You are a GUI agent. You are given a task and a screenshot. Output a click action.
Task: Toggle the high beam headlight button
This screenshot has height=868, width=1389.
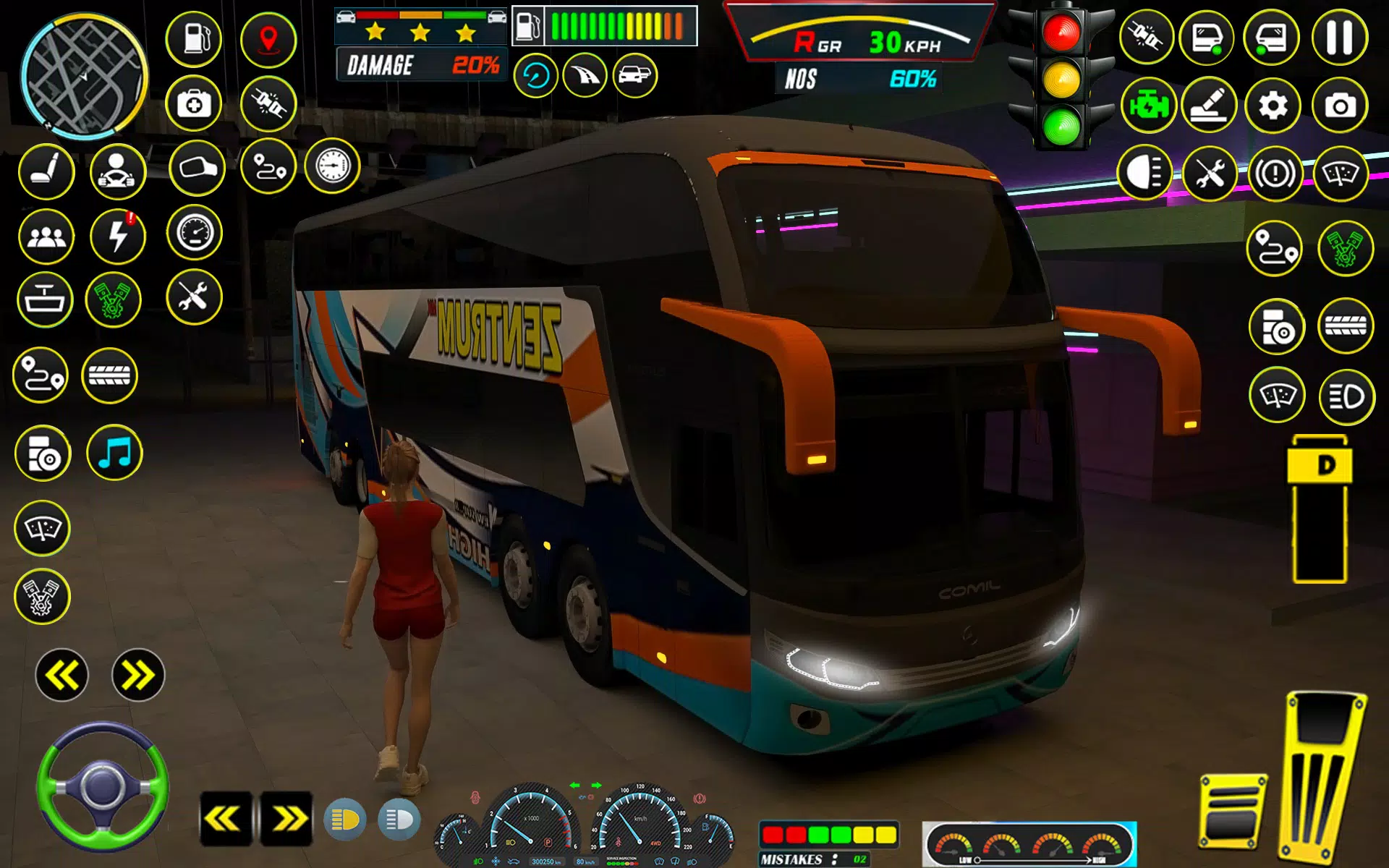coord(1144,174)
